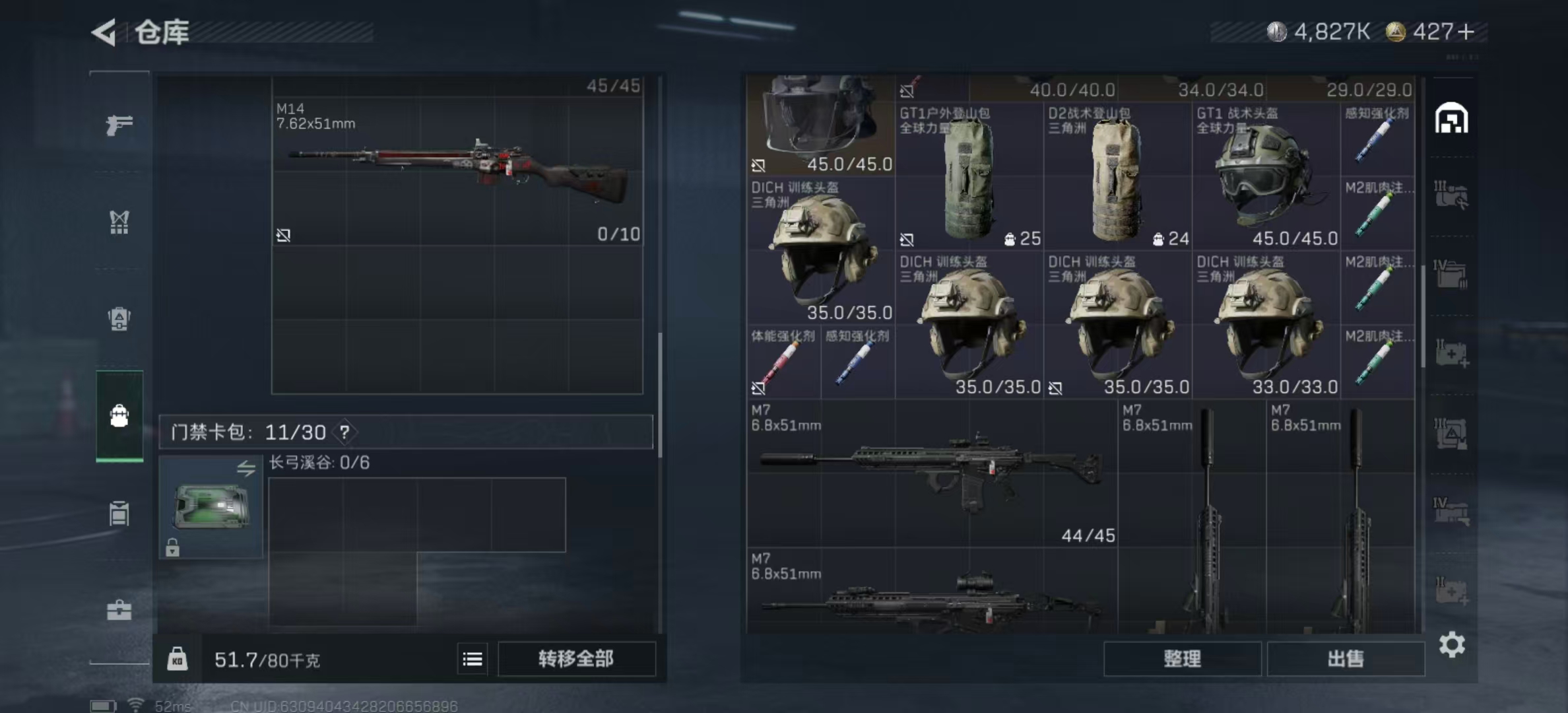Screen dimensions: 1568x713
Task: Select the GT1户外登山包 backpack
Action: [968, 177]
